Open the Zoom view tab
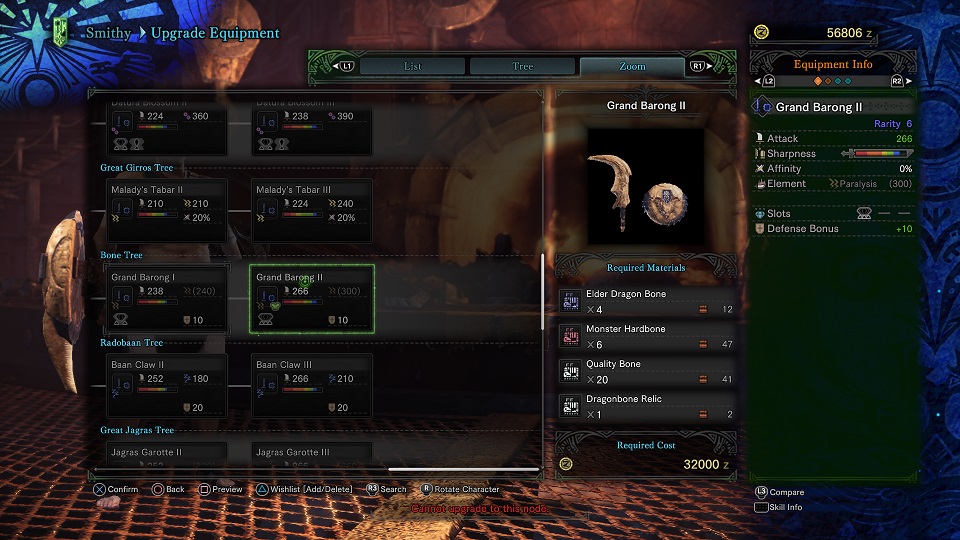Screen dimensions: 960x540 (632, 66)
